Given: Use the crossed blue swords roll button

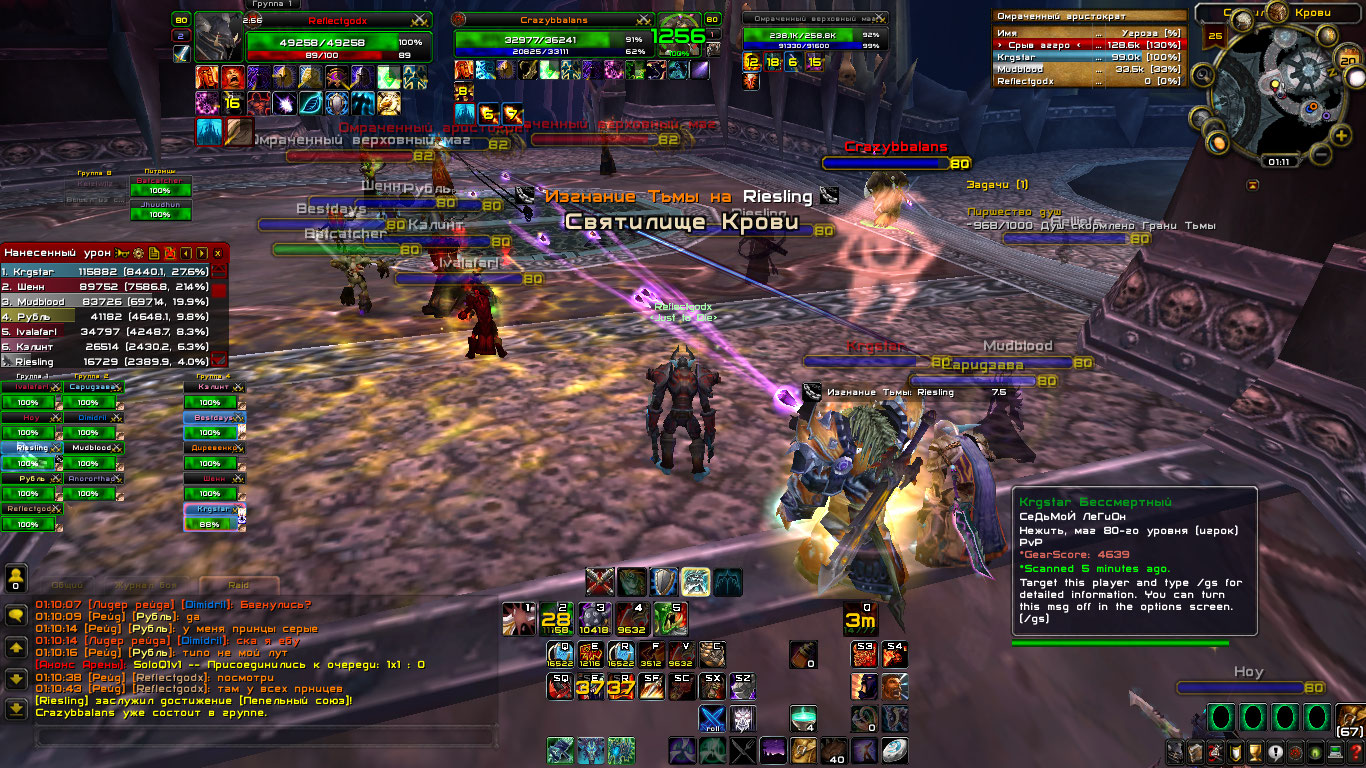Looking at the screenshot, I should pos(712,719).
